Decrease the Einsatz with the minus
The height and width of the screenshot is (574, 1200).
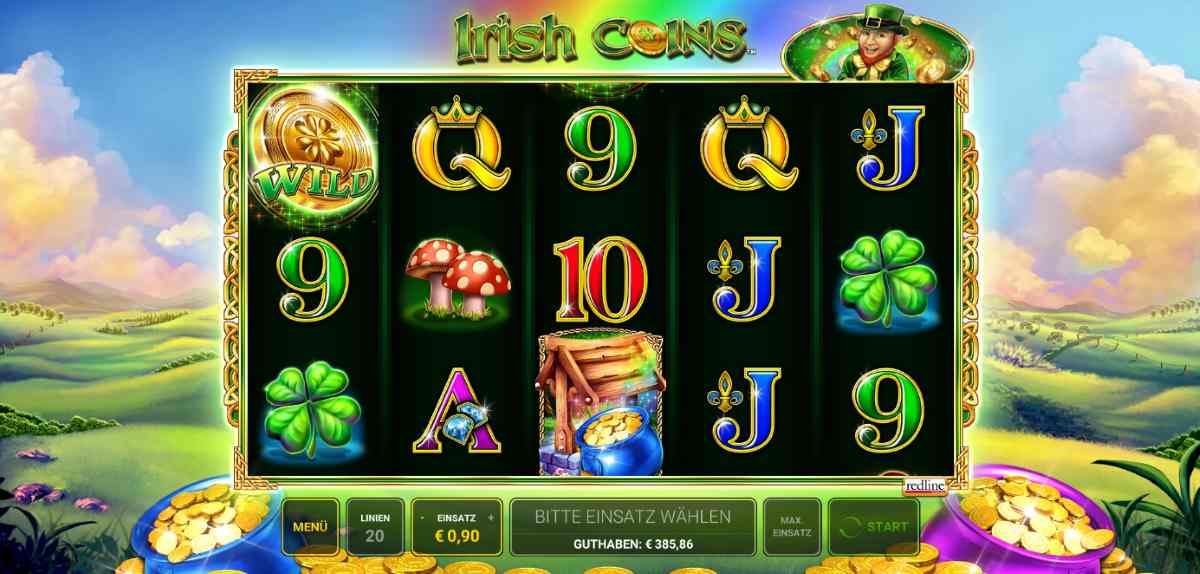(x=424, y=518)
